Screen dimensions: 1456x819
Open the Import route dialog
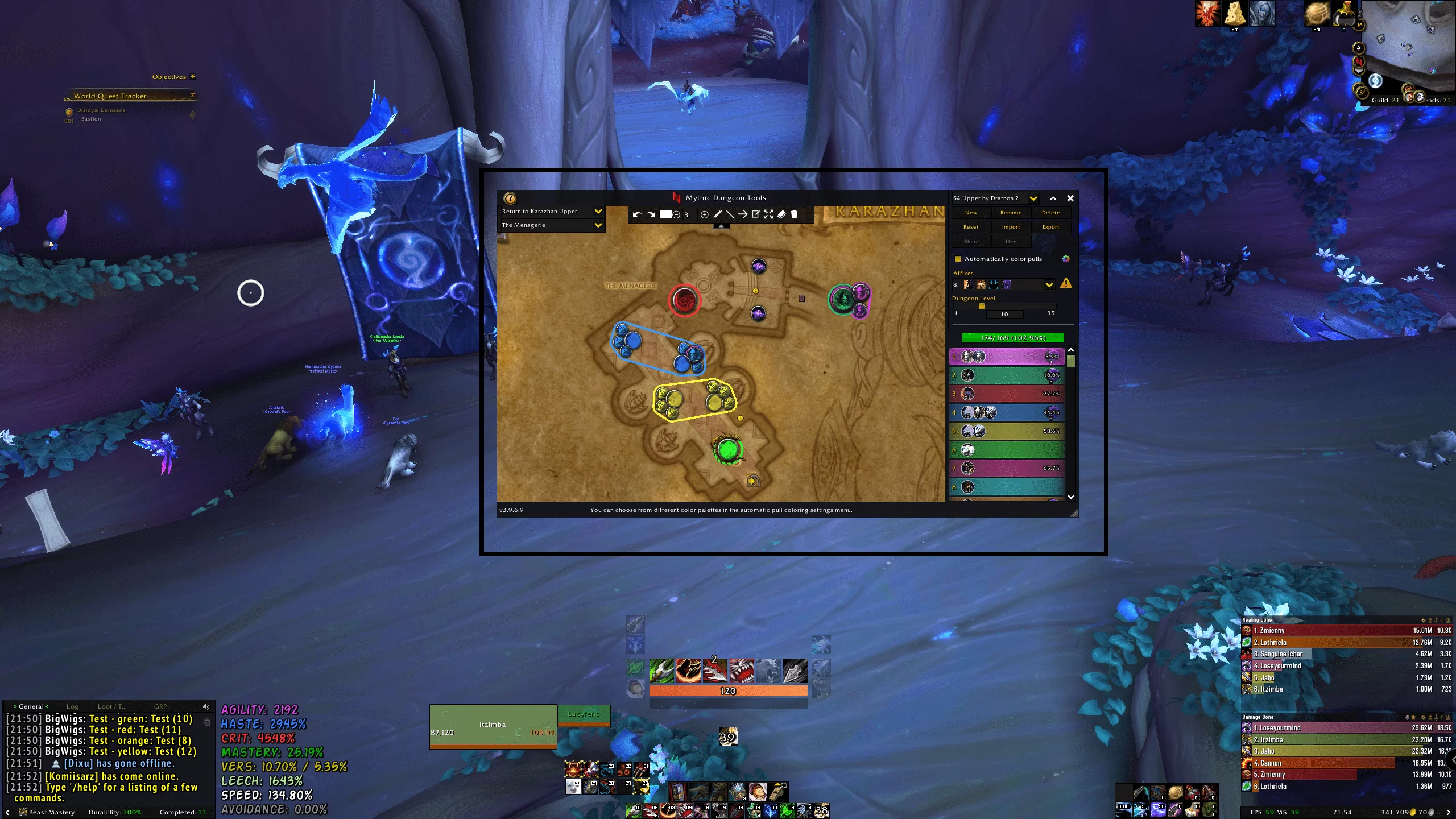tap(1011, 227)
